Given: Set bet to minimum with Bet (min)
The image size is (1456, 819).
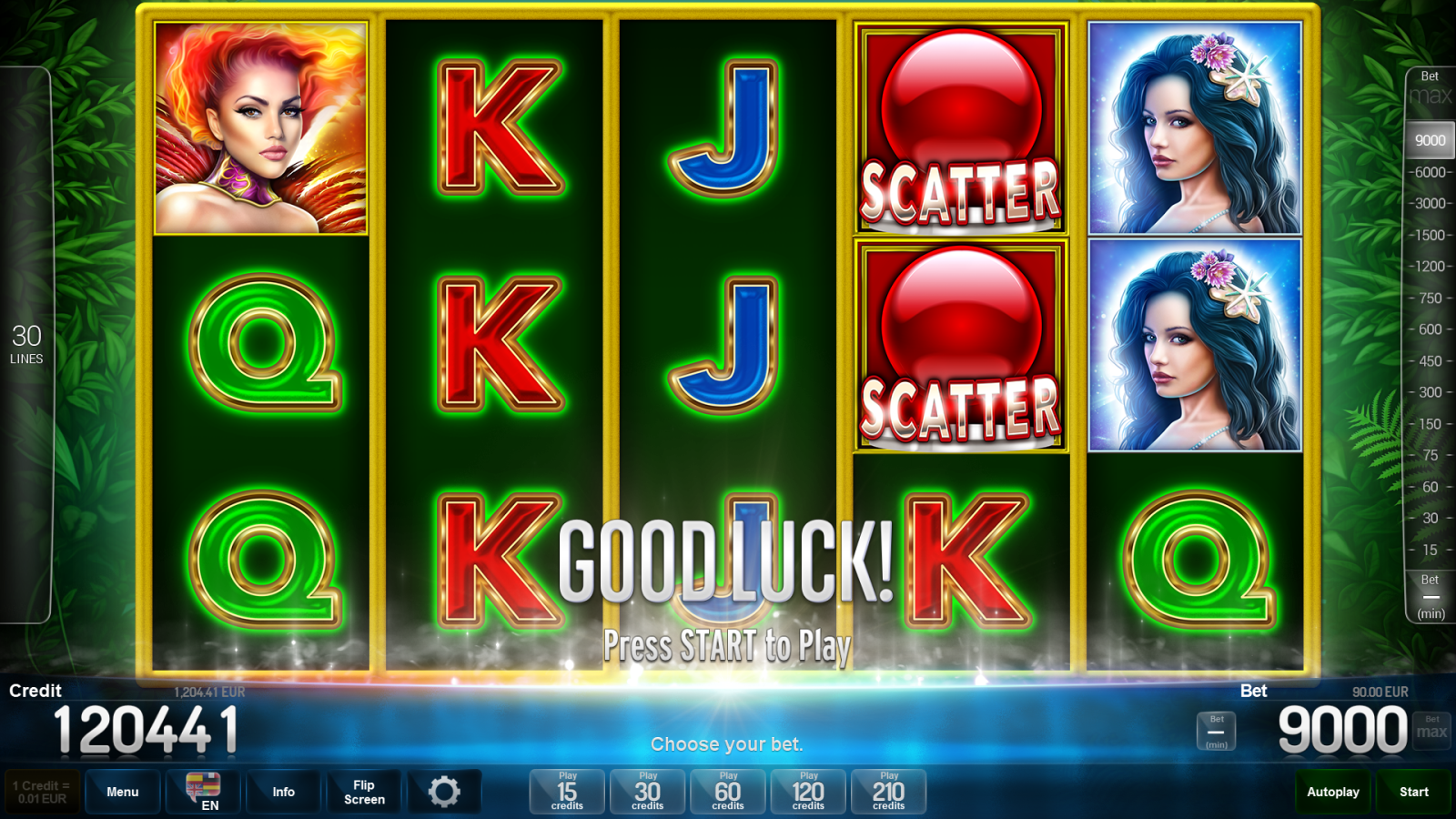Looking at the screenshot, I should point(1215,731).
